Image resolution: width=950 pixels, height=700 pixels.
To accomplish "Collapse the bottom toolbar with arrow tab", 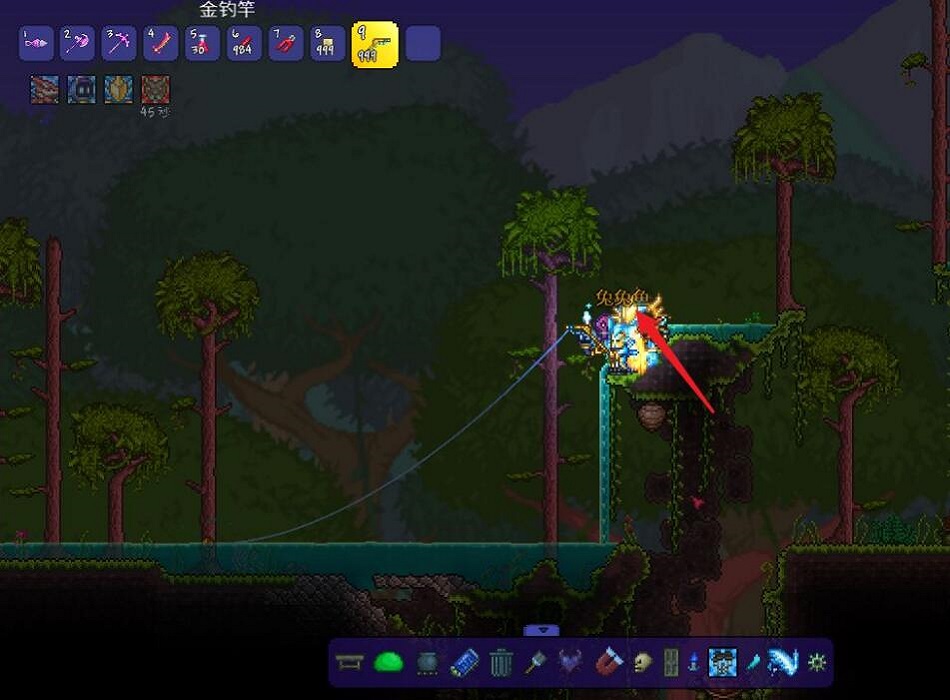I will click(x=542, y=630).
